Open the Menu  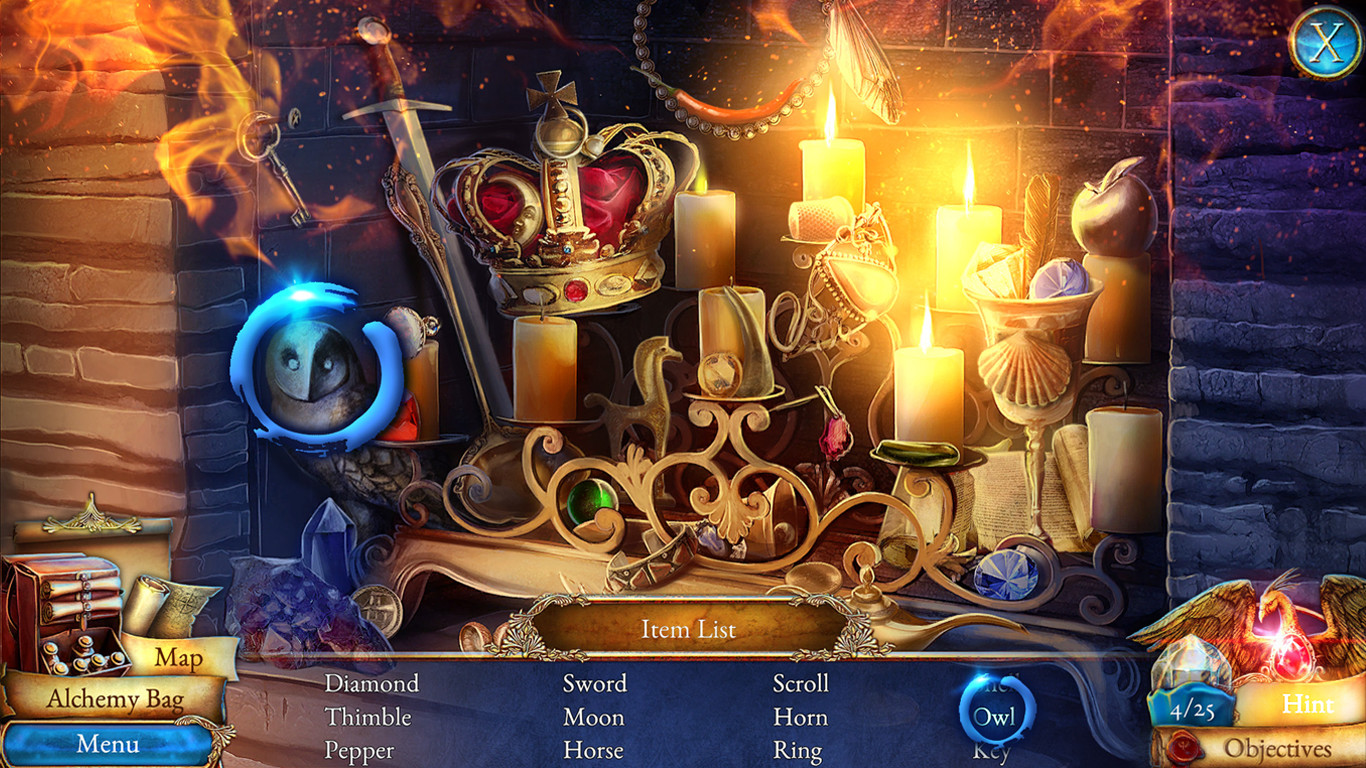(108, 744)
